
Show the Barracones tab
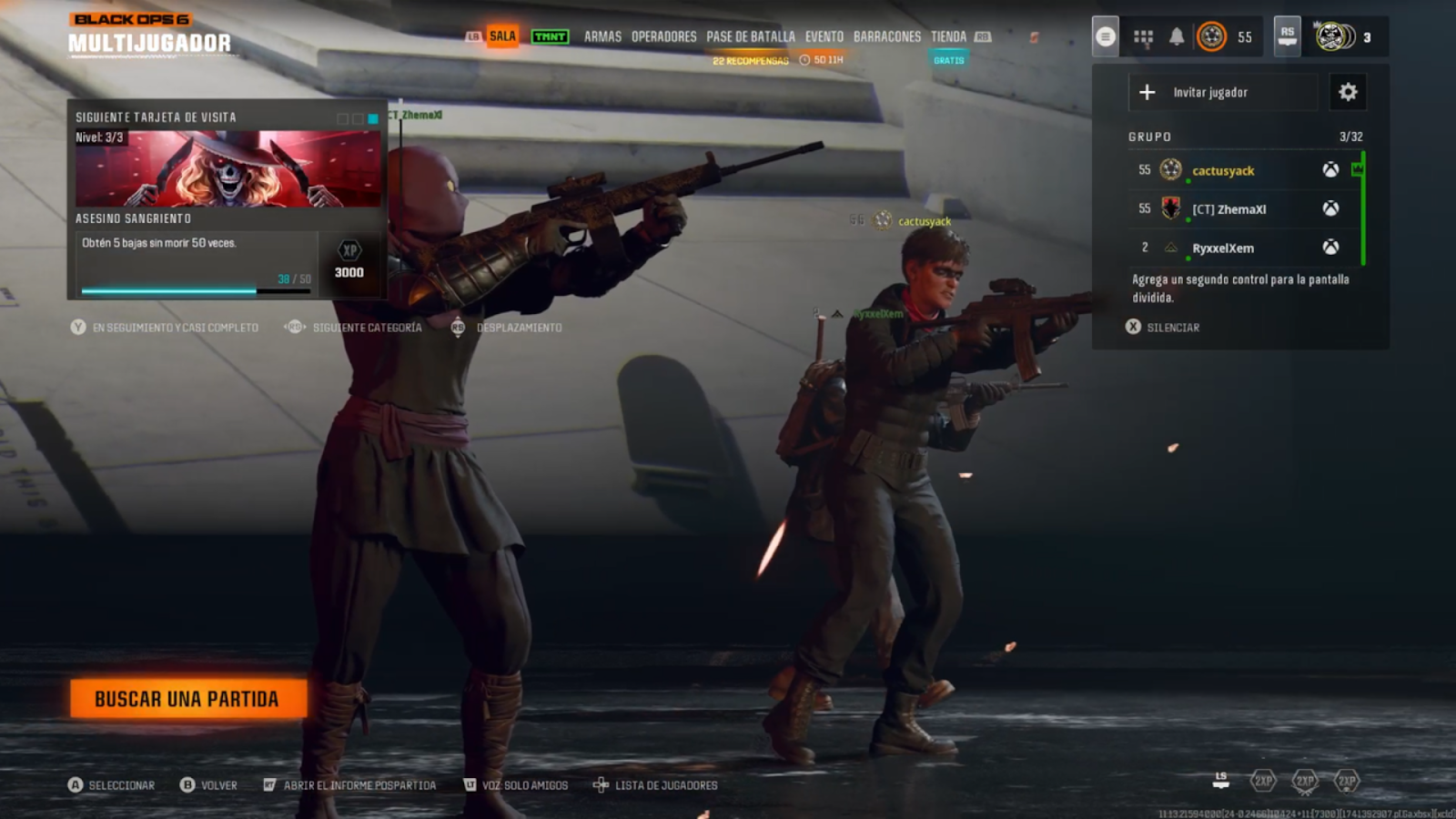click(887, 36)
